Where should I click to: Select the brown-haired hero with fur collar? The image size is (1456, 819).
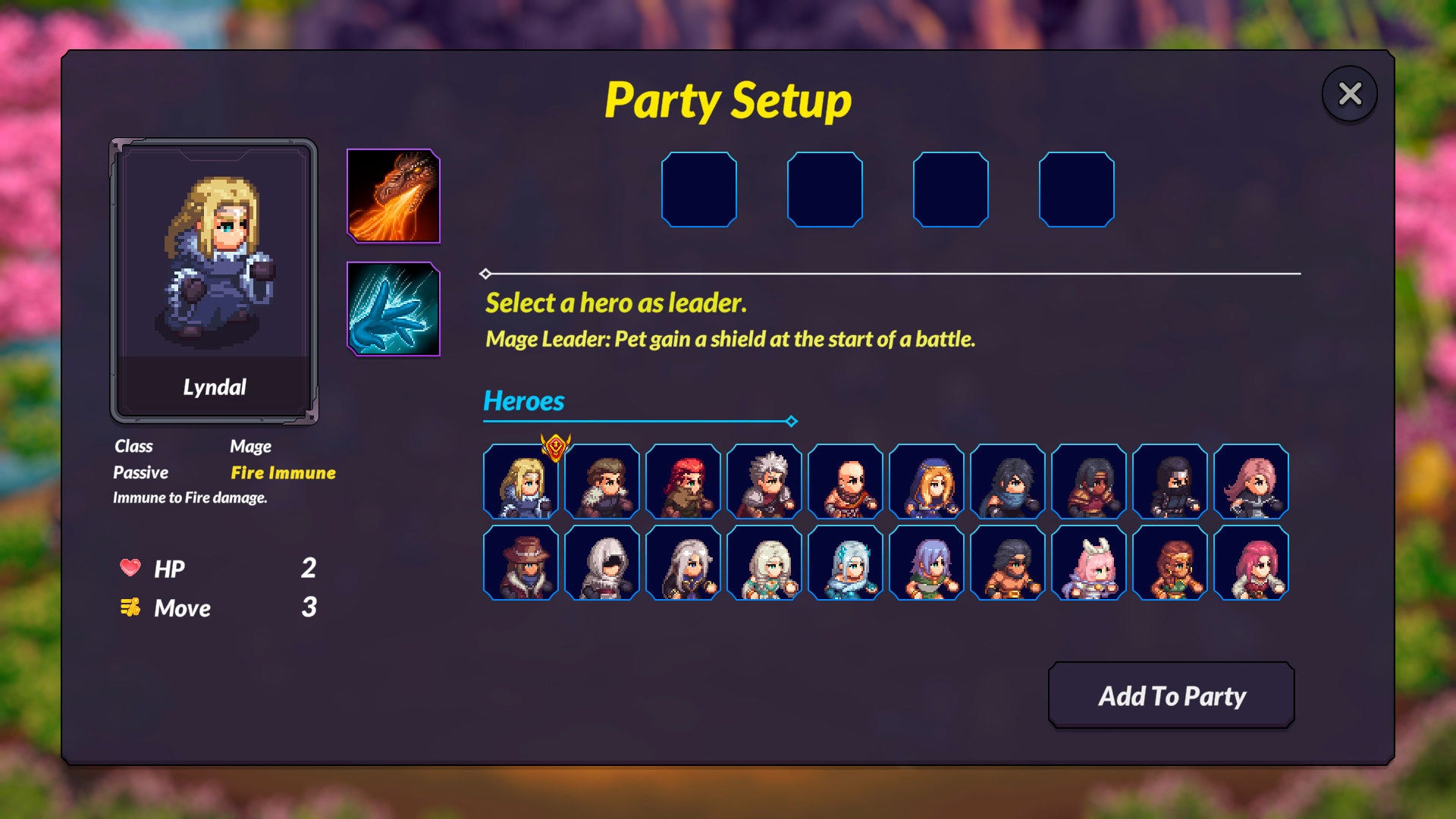[602, 482]
